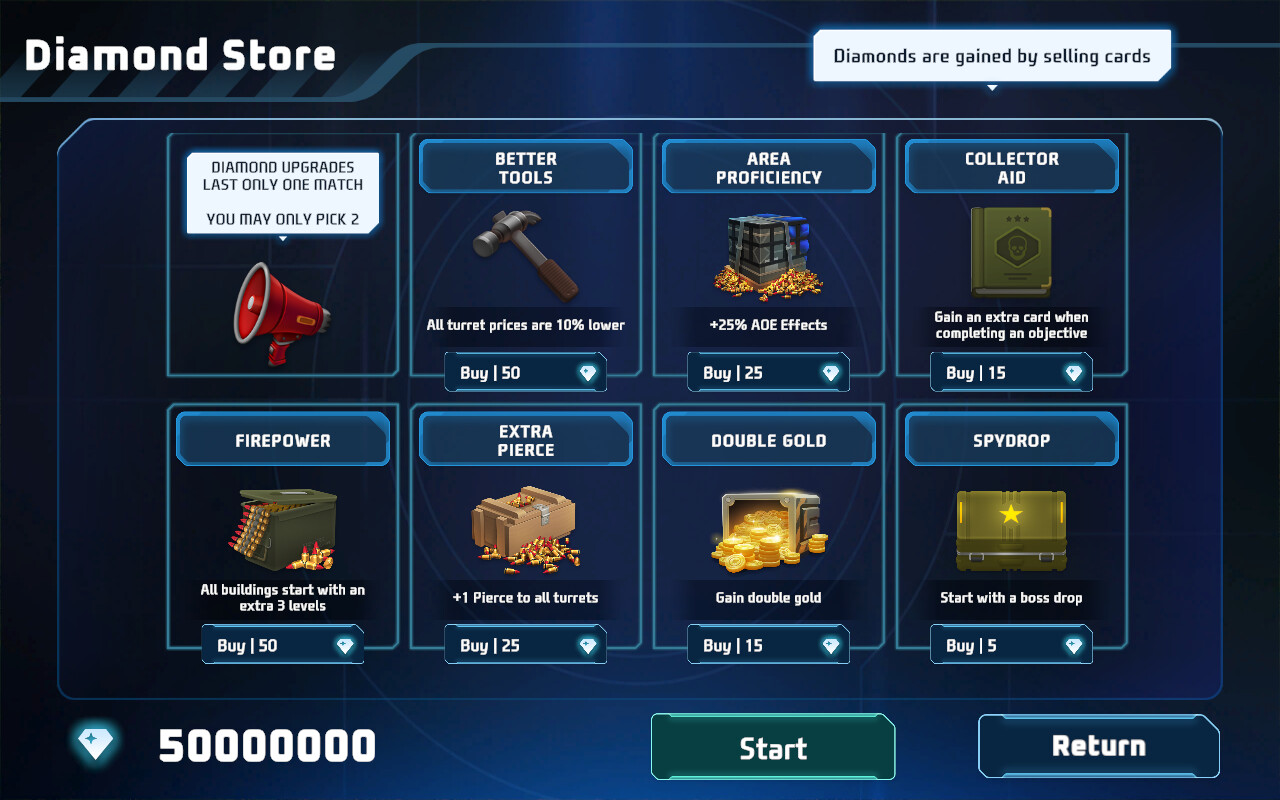
Task: Buy Extra Pierce for 25 diamonds
Action: [525, 644]
